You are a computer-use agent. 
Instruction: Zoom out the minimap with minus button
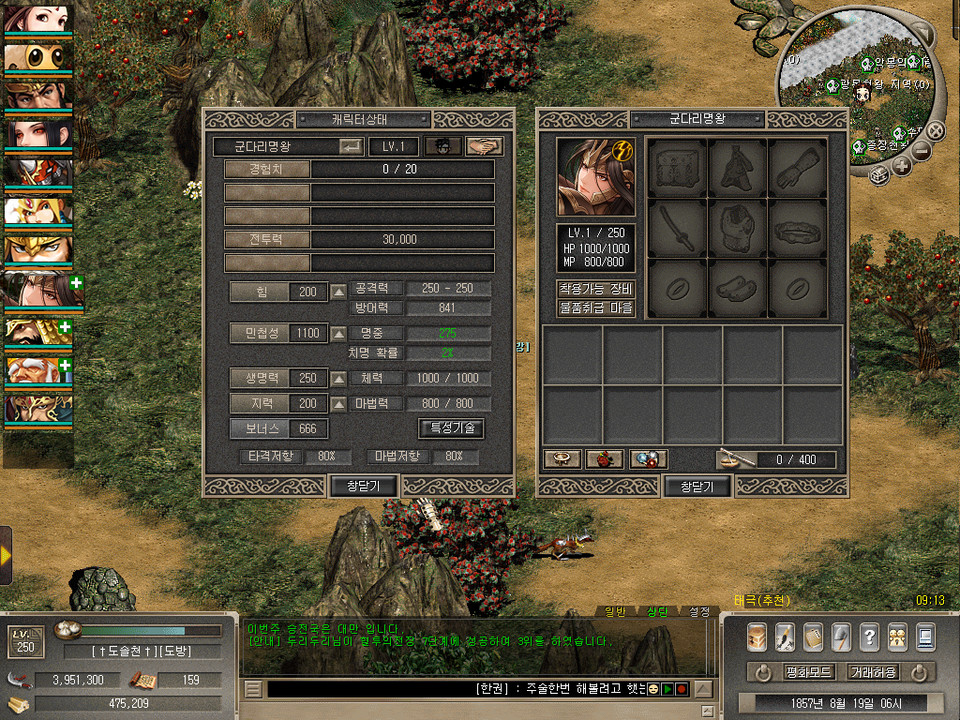tap(922, 151)
